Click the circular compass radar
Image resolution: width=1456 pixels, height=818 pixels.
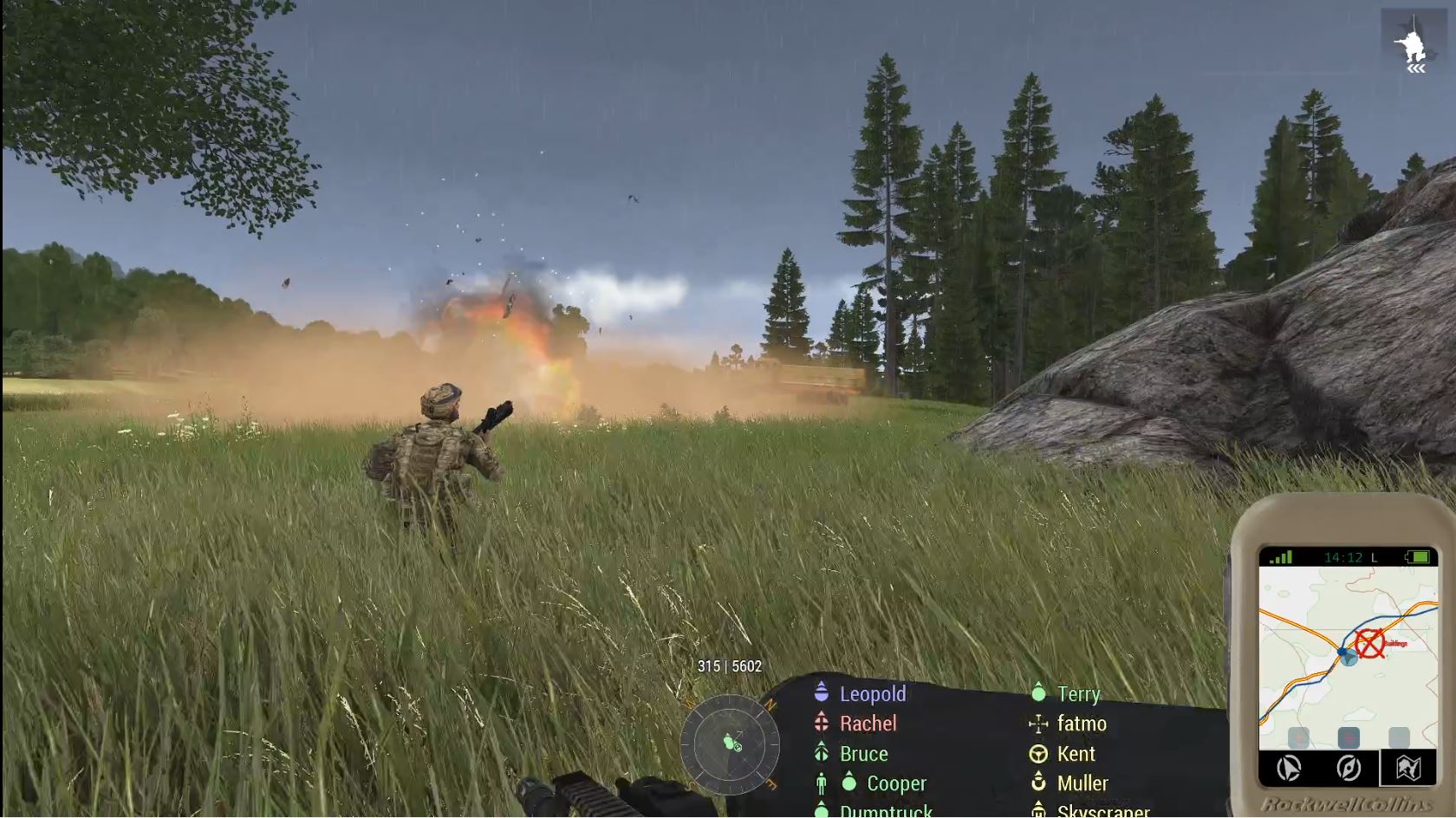730,743
